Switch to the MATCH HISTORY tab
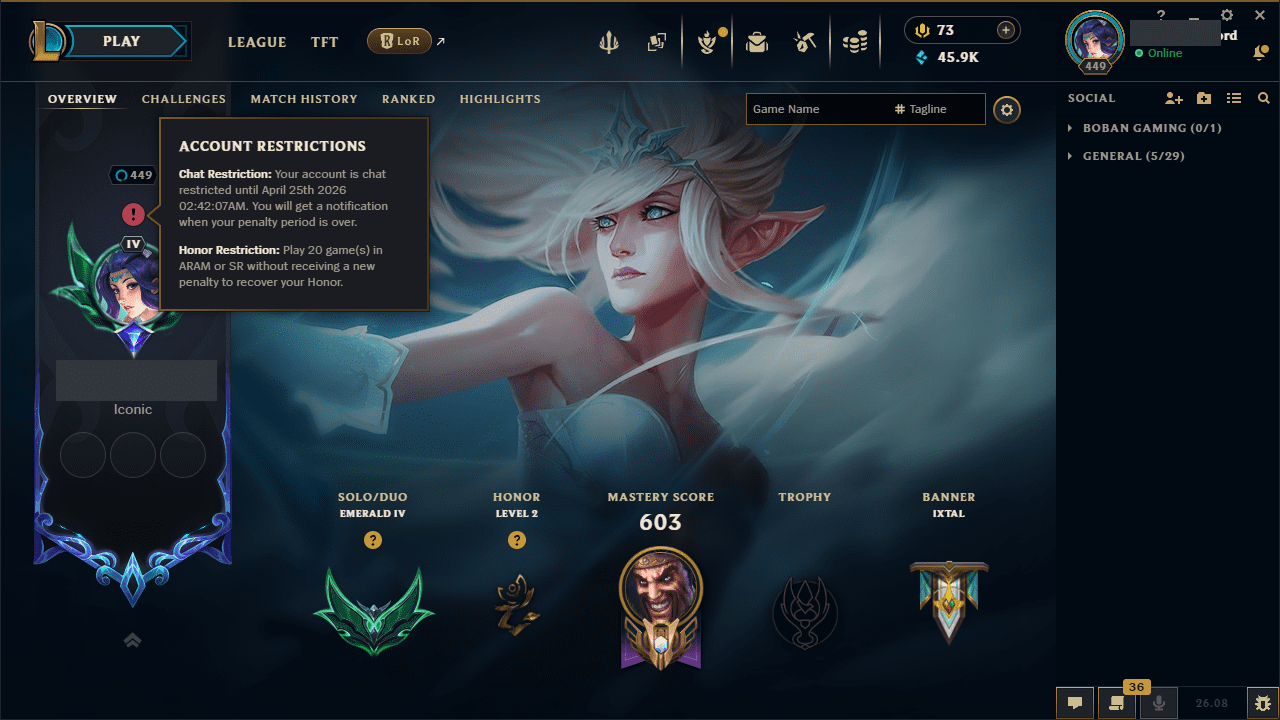Screen dimensions: 1280x720 [304, 99]
